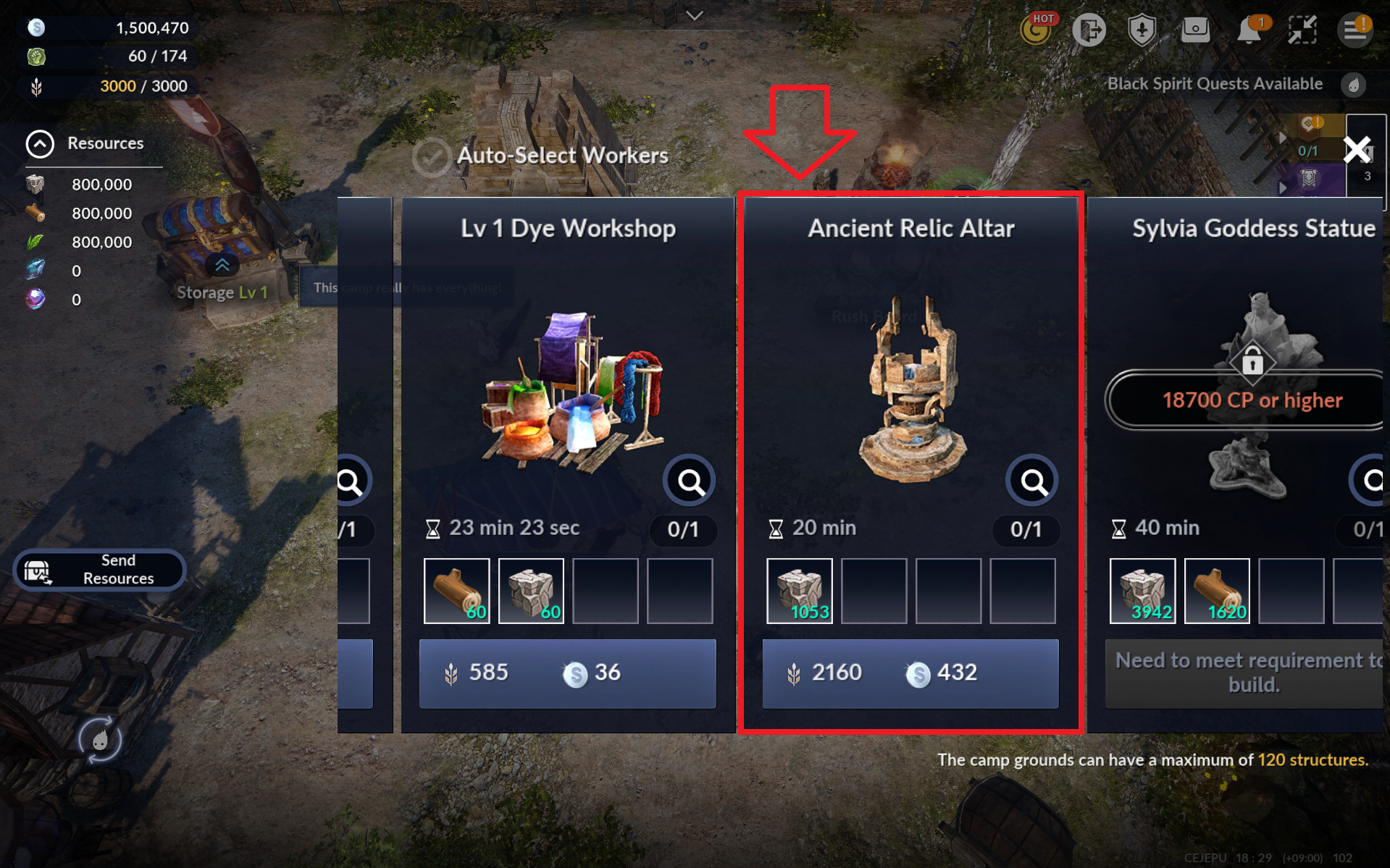Click the HOT event icon

[1037, 30]
